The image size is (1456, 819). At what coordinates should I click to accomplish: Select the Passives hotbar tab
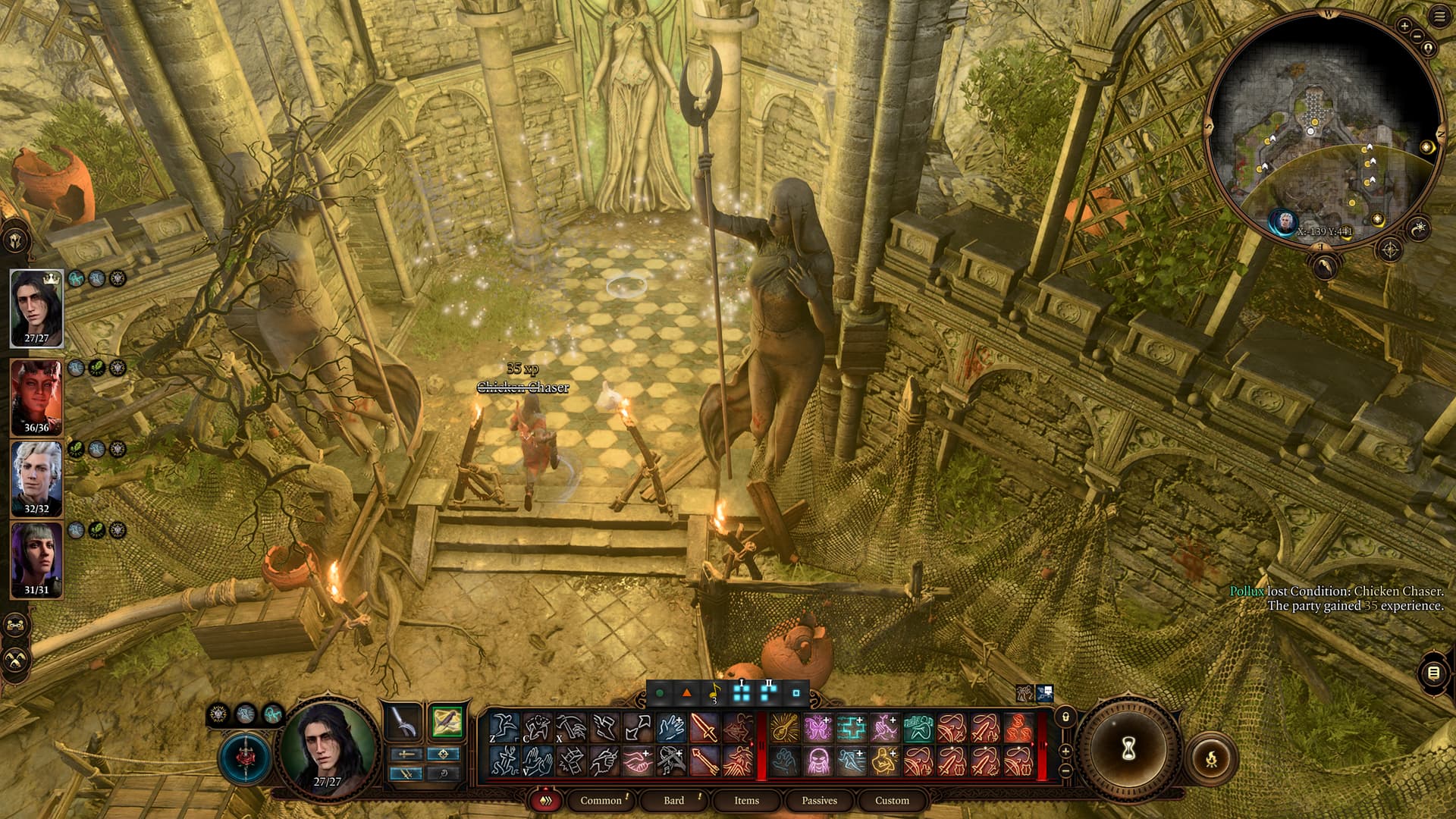point(819,800)
